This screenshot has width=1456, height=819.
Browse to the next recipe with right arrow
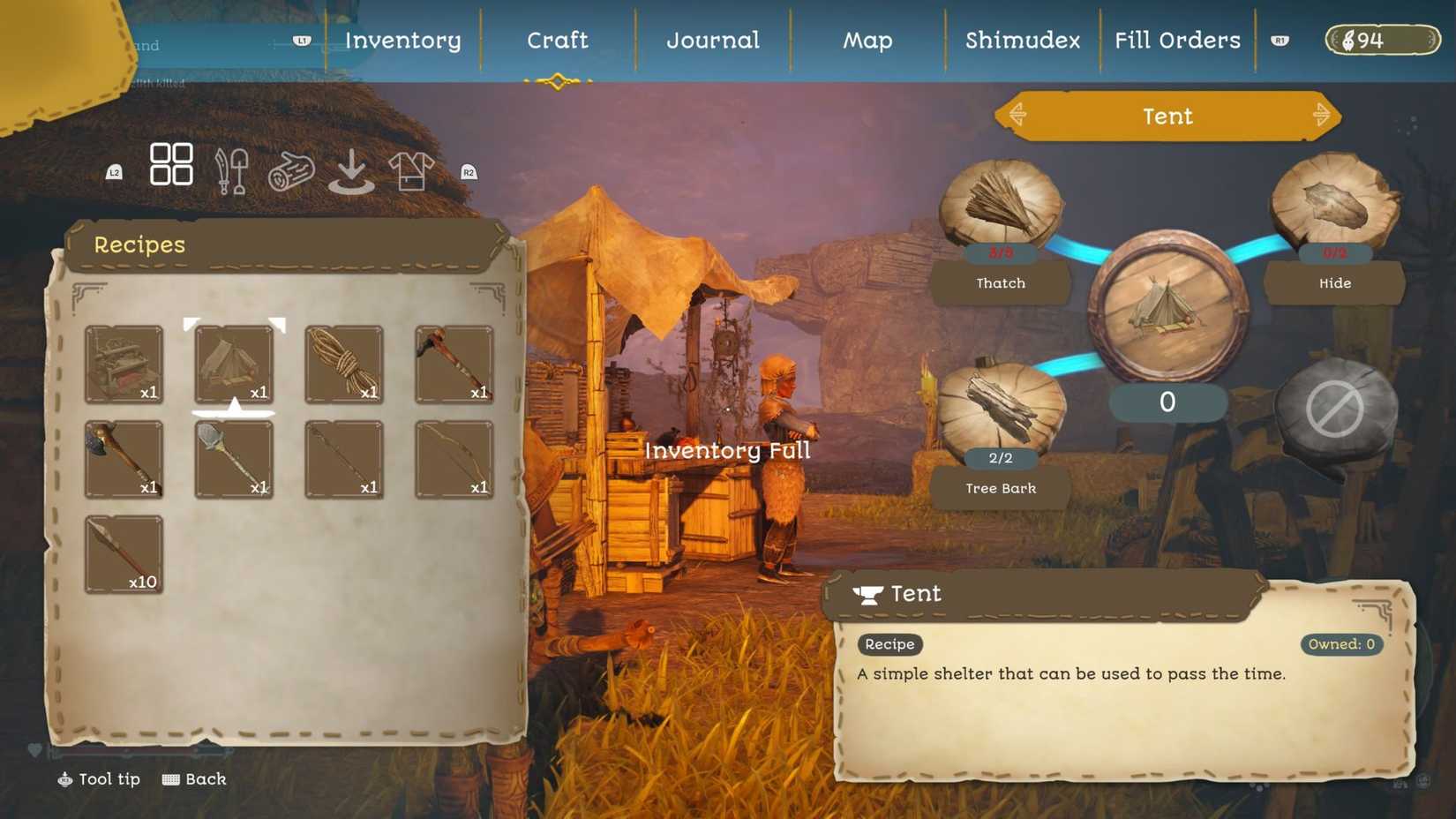[x=1321, y=116]
